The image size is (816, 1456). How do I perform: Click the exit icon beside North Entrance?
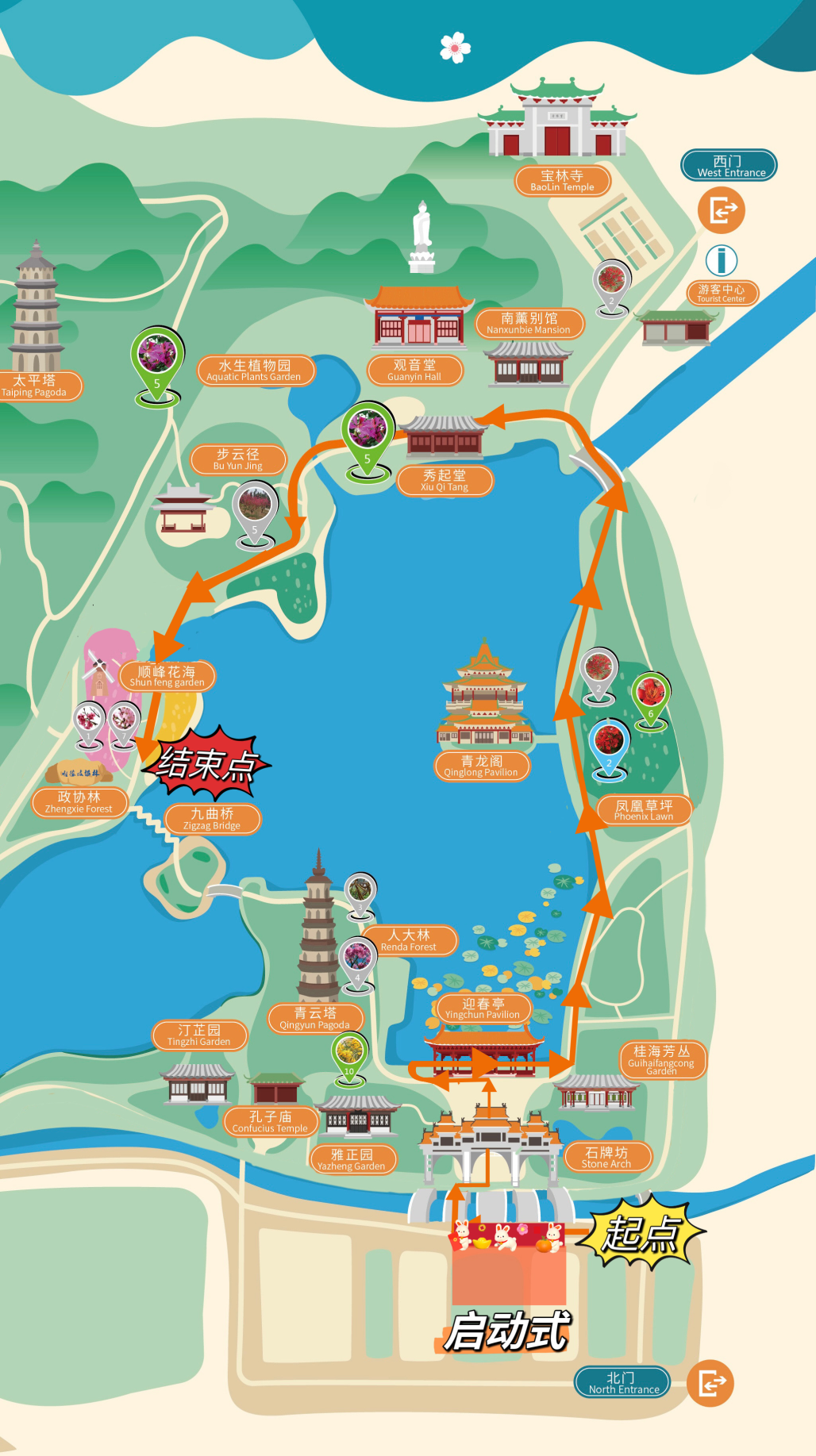pos(710,1383)
